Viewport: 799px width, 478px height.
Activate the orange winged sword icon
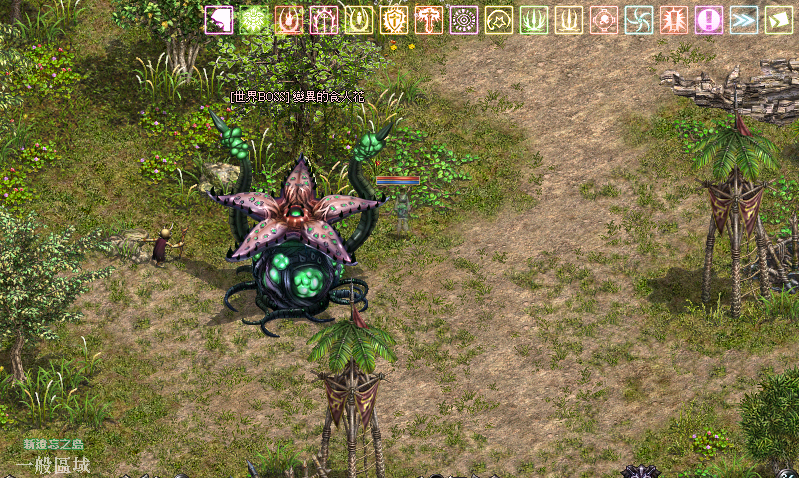point(429,20)
